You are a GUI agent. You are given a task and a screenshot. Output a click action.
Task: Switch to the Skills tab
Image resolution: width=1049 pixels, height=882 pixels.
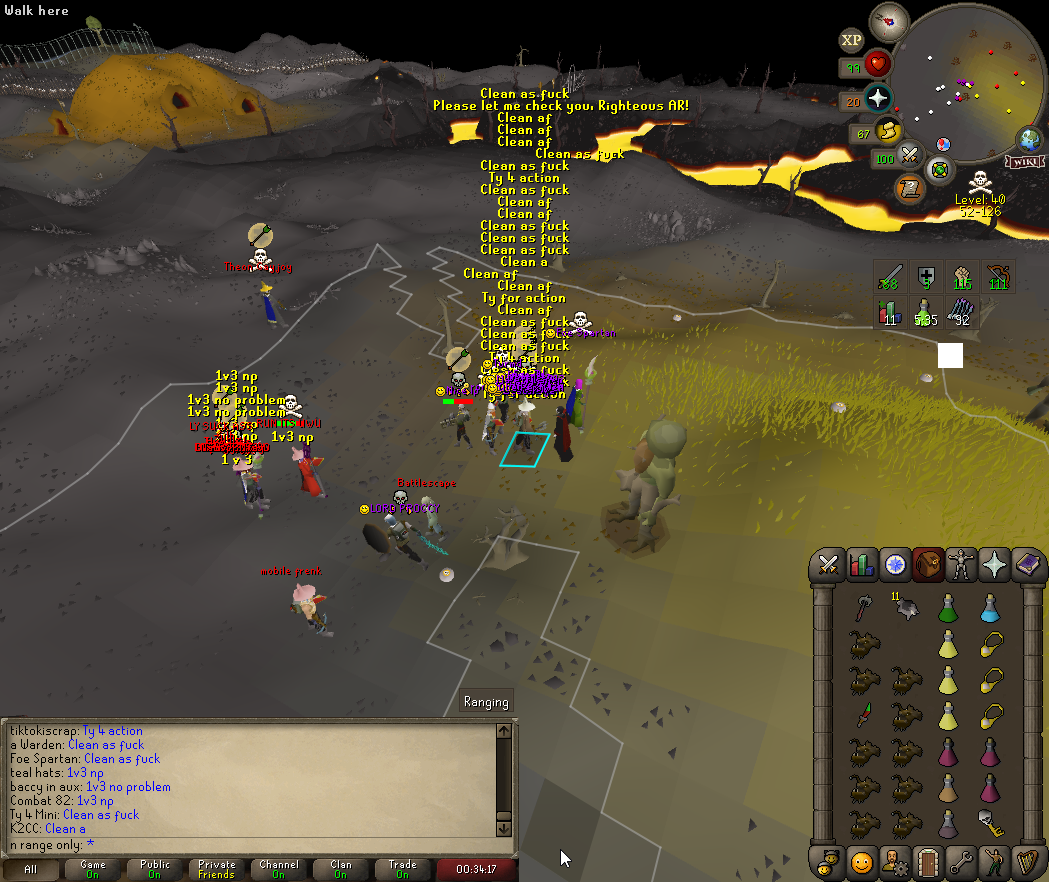click(x=861, y=565)
